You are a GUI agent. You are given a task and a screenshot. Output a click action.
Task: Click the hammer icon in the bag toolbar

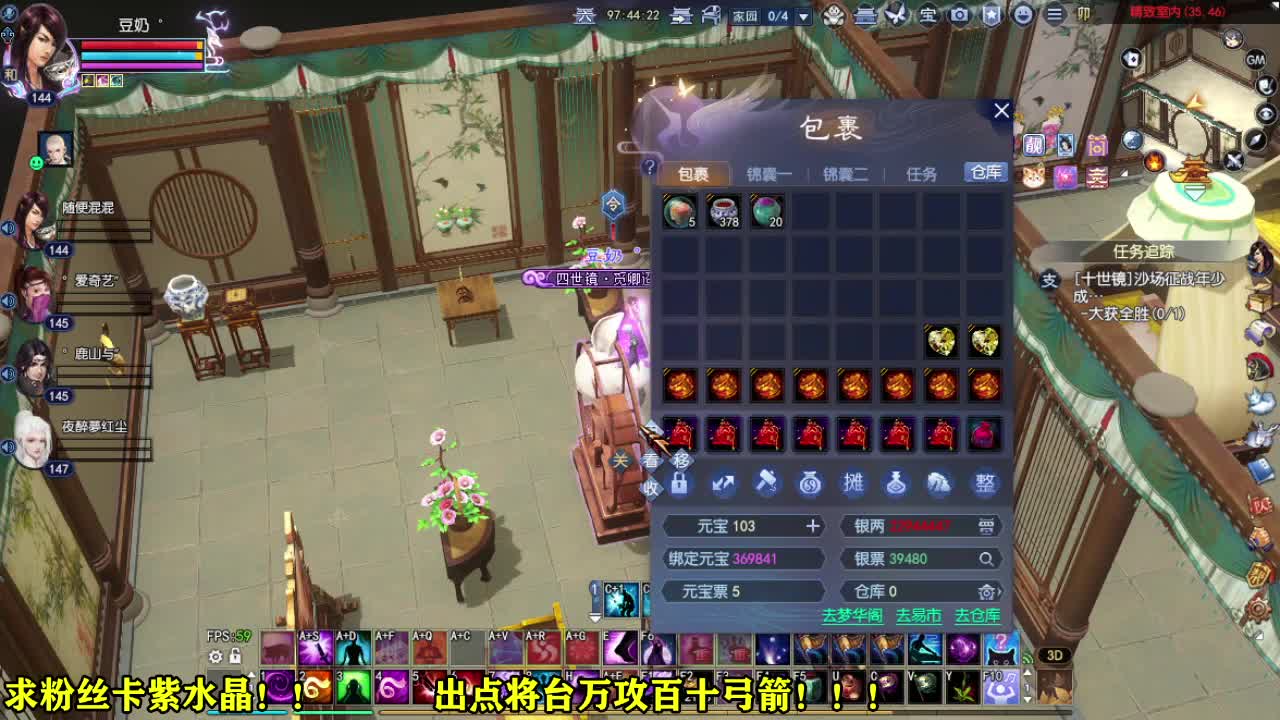[768, 484]
